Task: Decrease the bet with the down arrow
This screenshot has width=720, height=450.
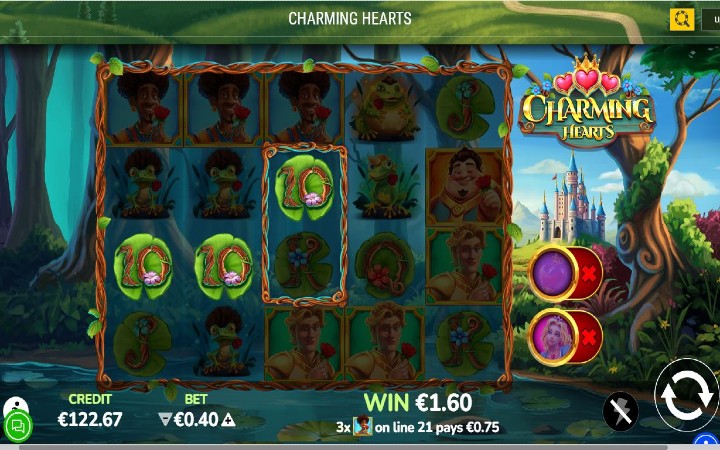Action: click(165, 420)
